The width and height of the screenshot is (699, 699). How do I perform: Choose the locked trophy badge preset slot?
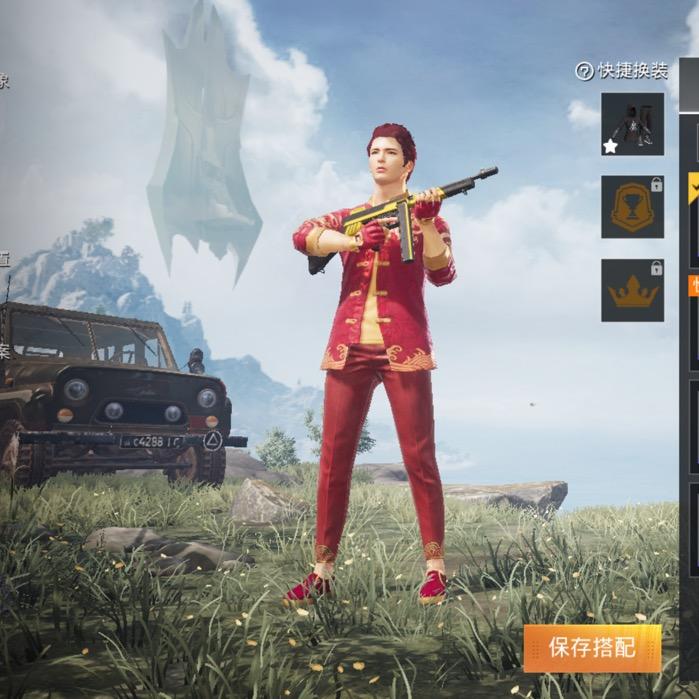point(632,207)
